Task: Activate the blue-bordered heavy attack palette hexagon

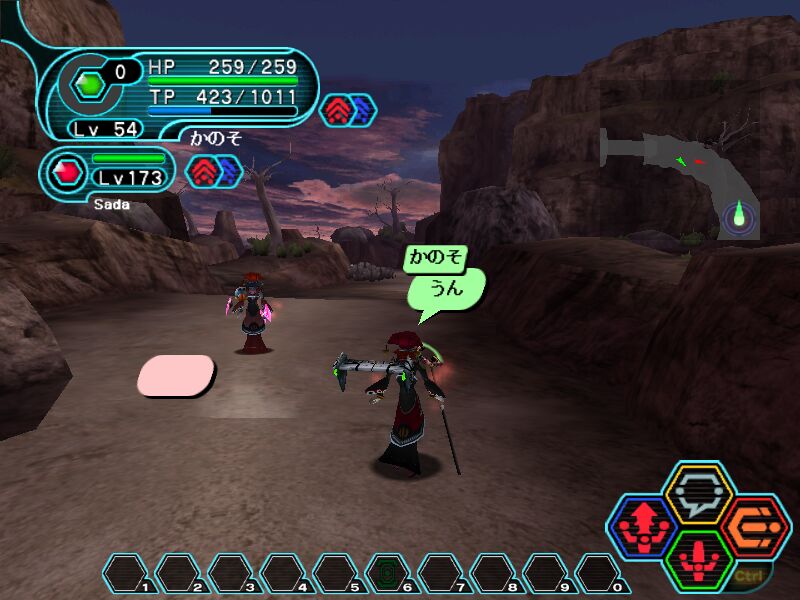Action: [x=641, y=528]
